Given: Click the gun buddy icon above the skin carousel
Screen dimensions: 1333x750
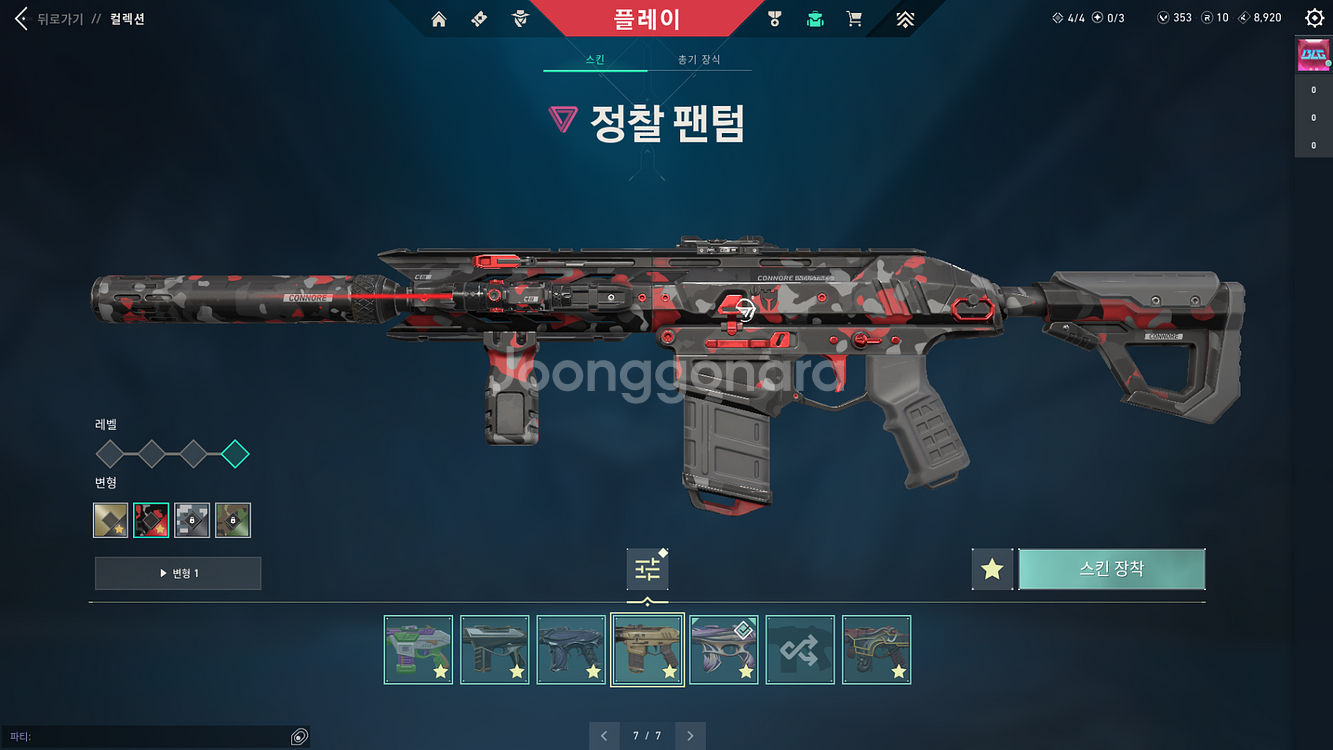Looking at the screenshot, I should [x=647, y=568].
